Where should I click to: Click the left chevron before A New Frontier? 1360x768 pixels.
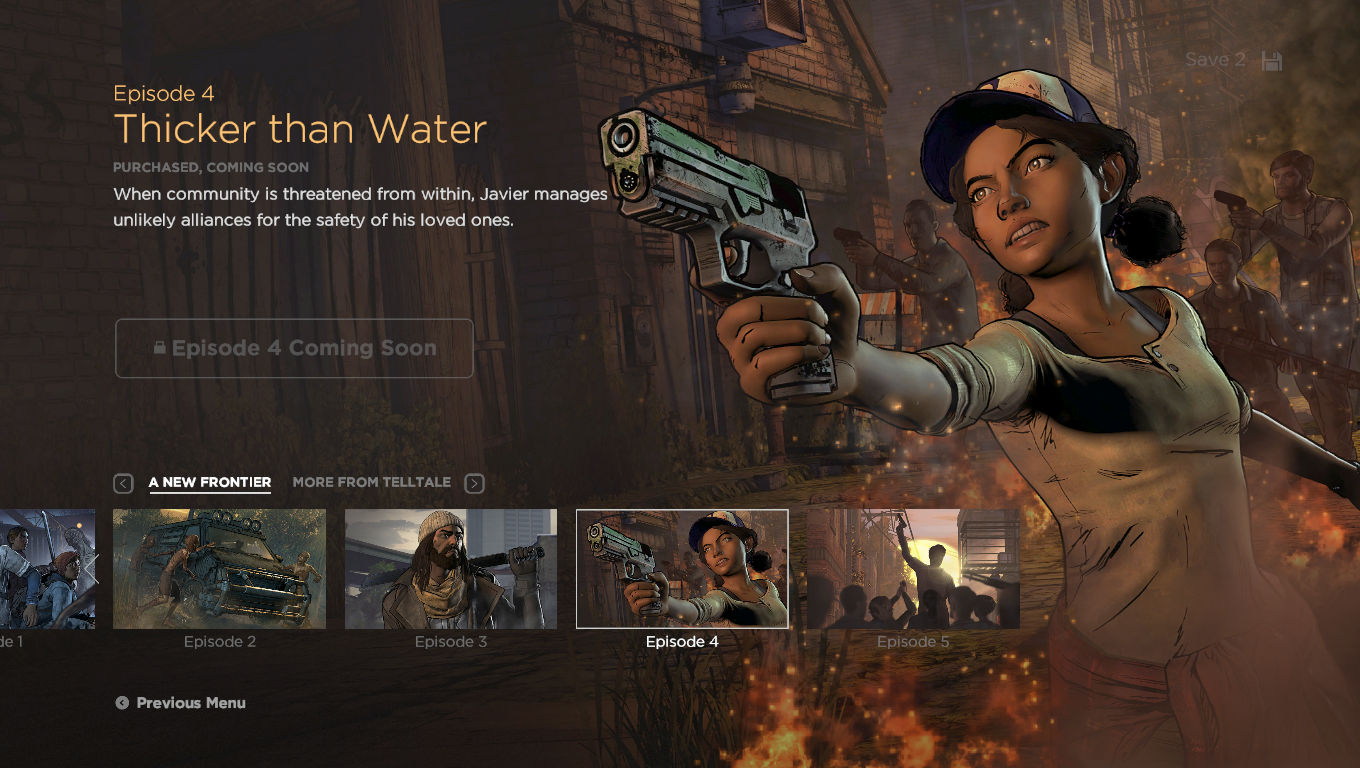(123, 483)
